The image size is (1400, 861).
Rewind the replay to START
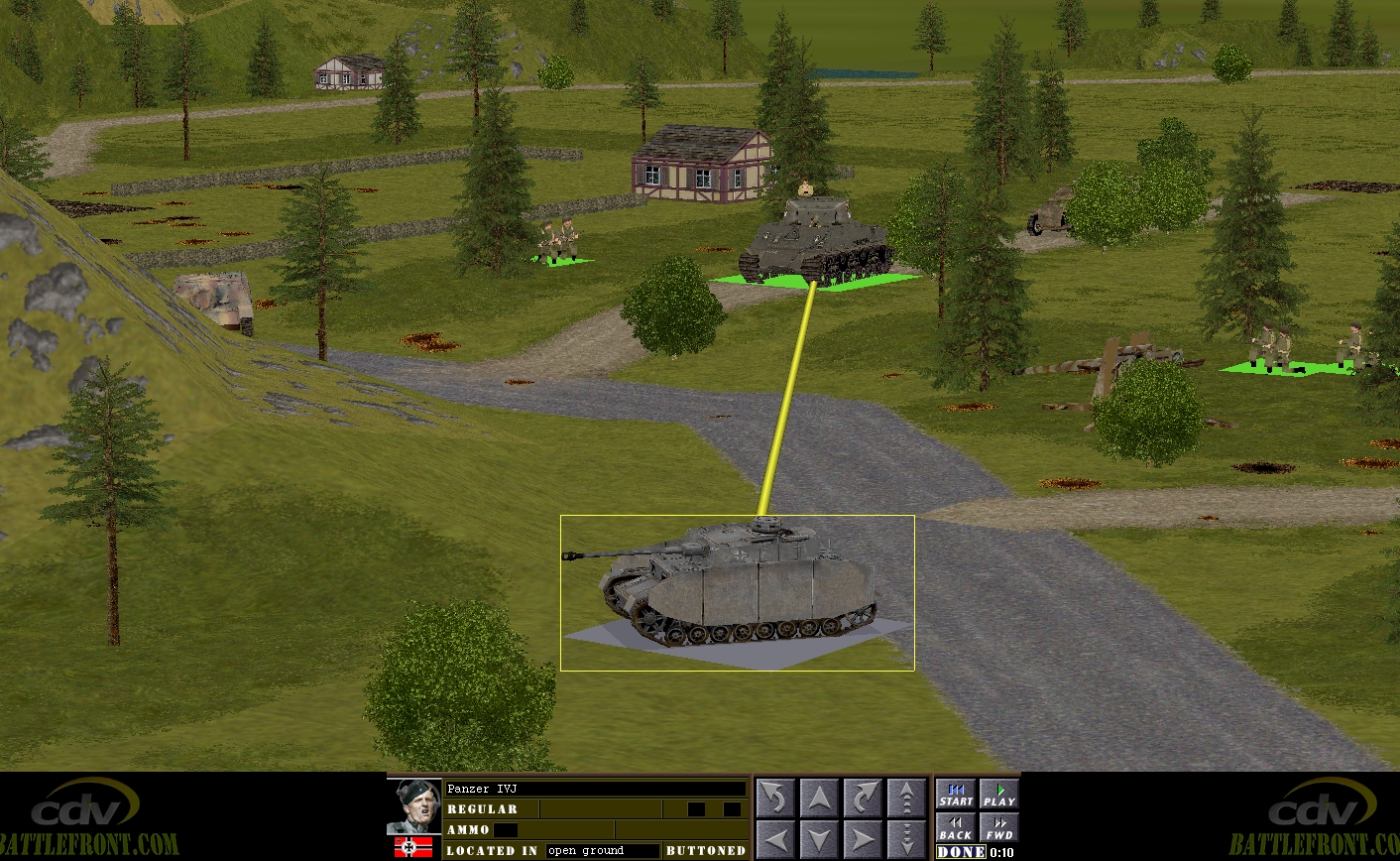956,795
